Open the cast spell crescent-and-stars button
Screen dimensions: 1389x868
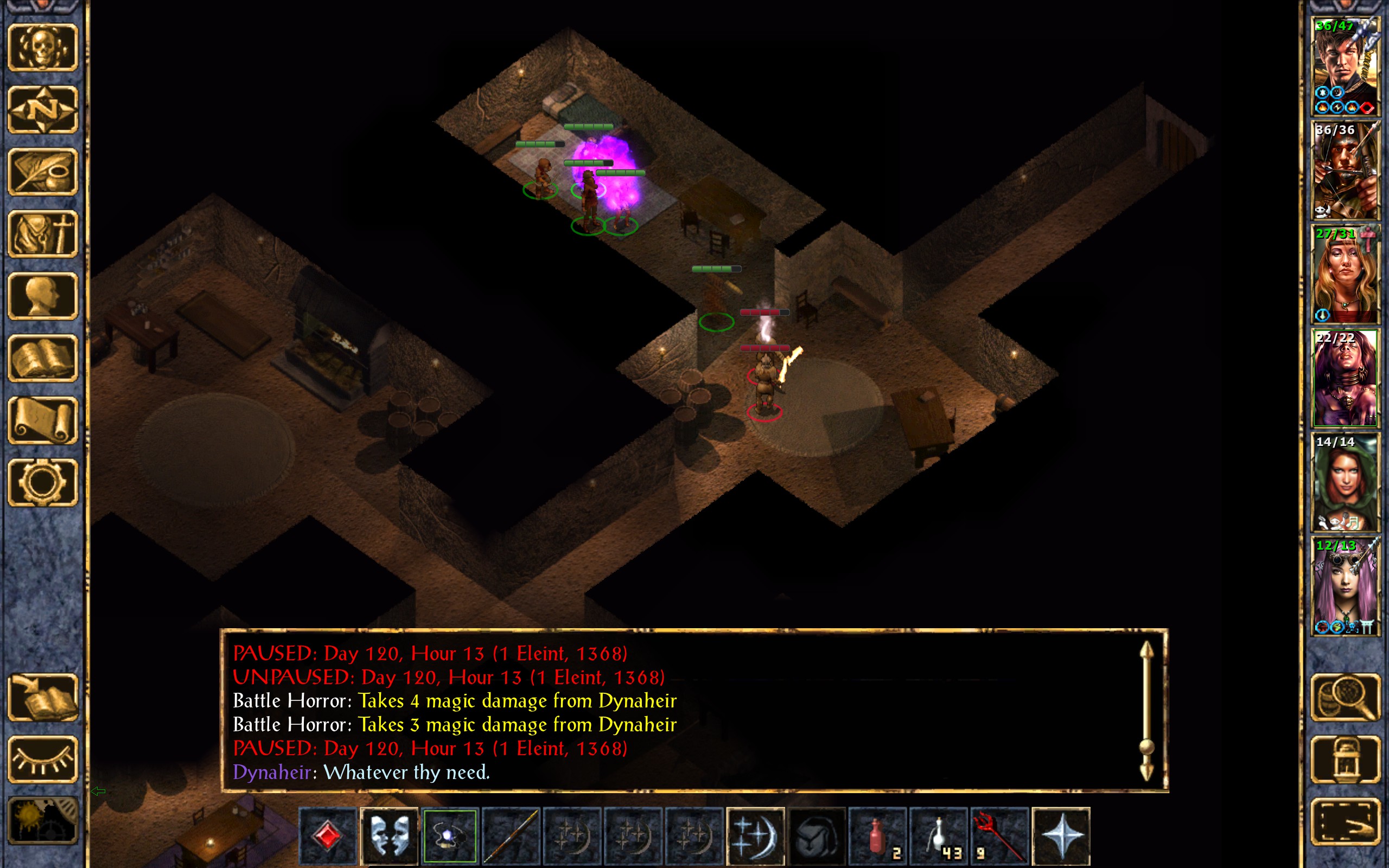pyautogui.click(x=755, y=836)
